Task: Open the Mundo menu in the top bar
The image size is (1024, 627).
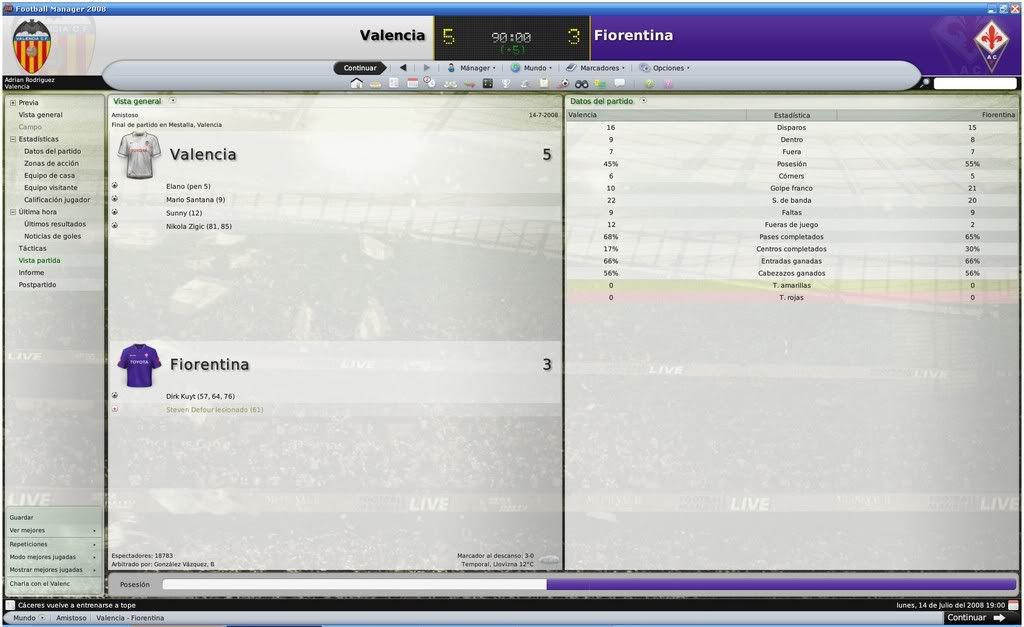Action: click(x=534, y=68)
